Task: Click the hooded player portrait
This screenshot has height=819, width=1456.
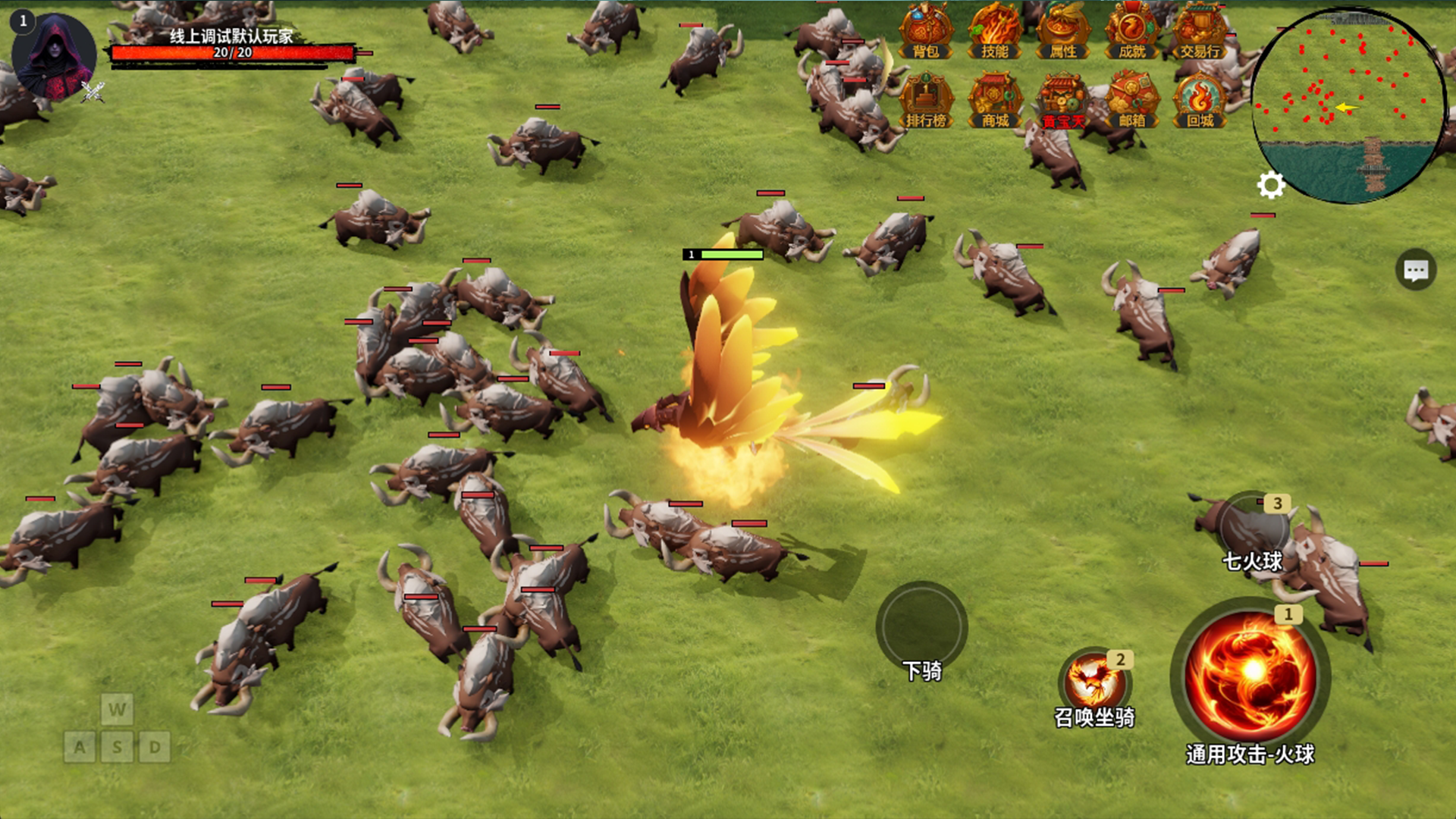Action: pyautogui.click(x=53, y=56)
